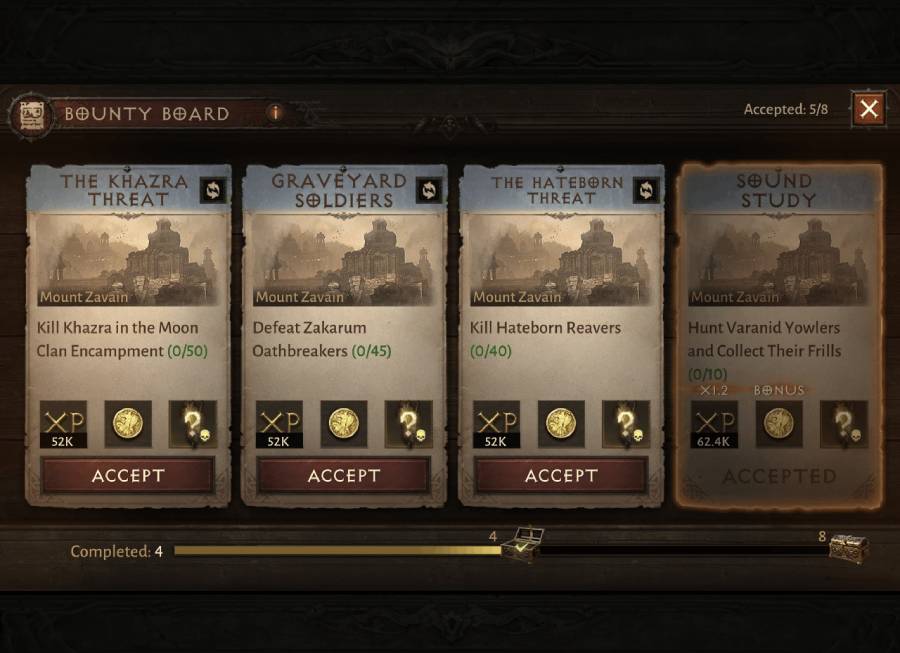
Task: Open the Bounty Board info tooltip
Action: coord(275,113)
